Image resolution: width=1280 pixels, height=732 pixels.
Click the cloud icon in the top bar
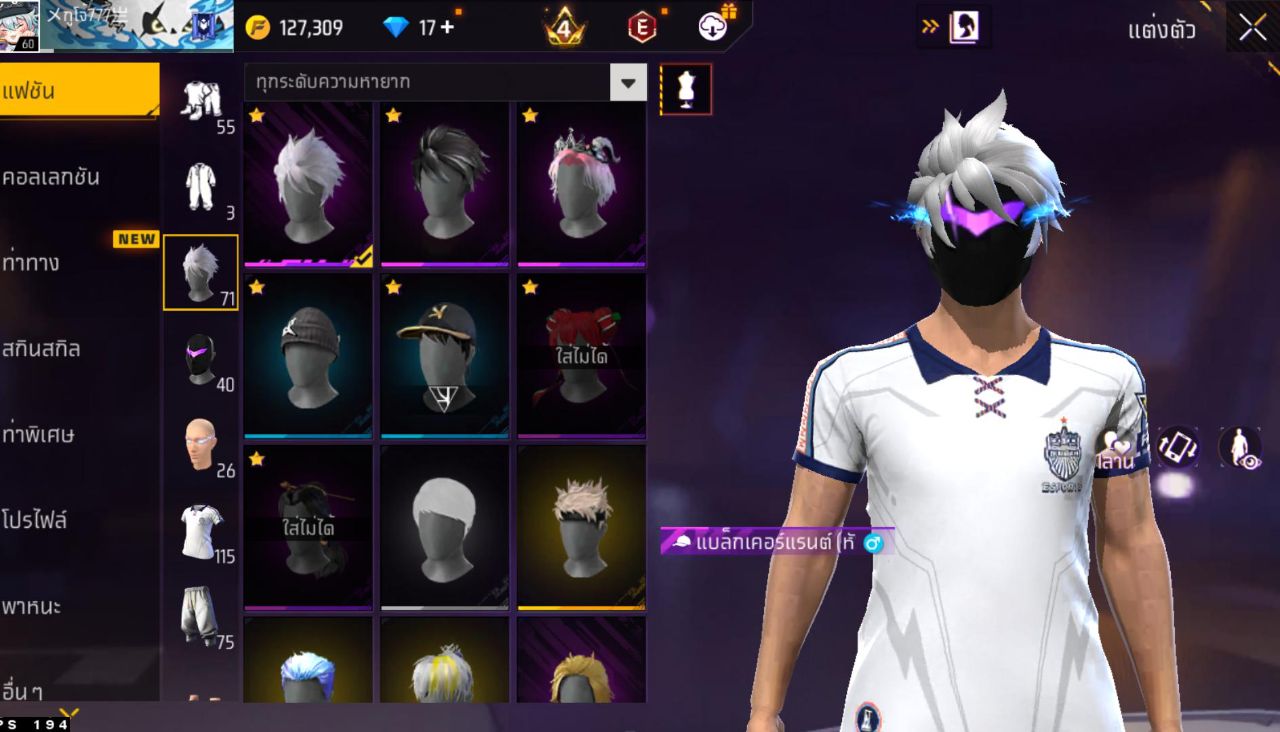tap(713, 27)
